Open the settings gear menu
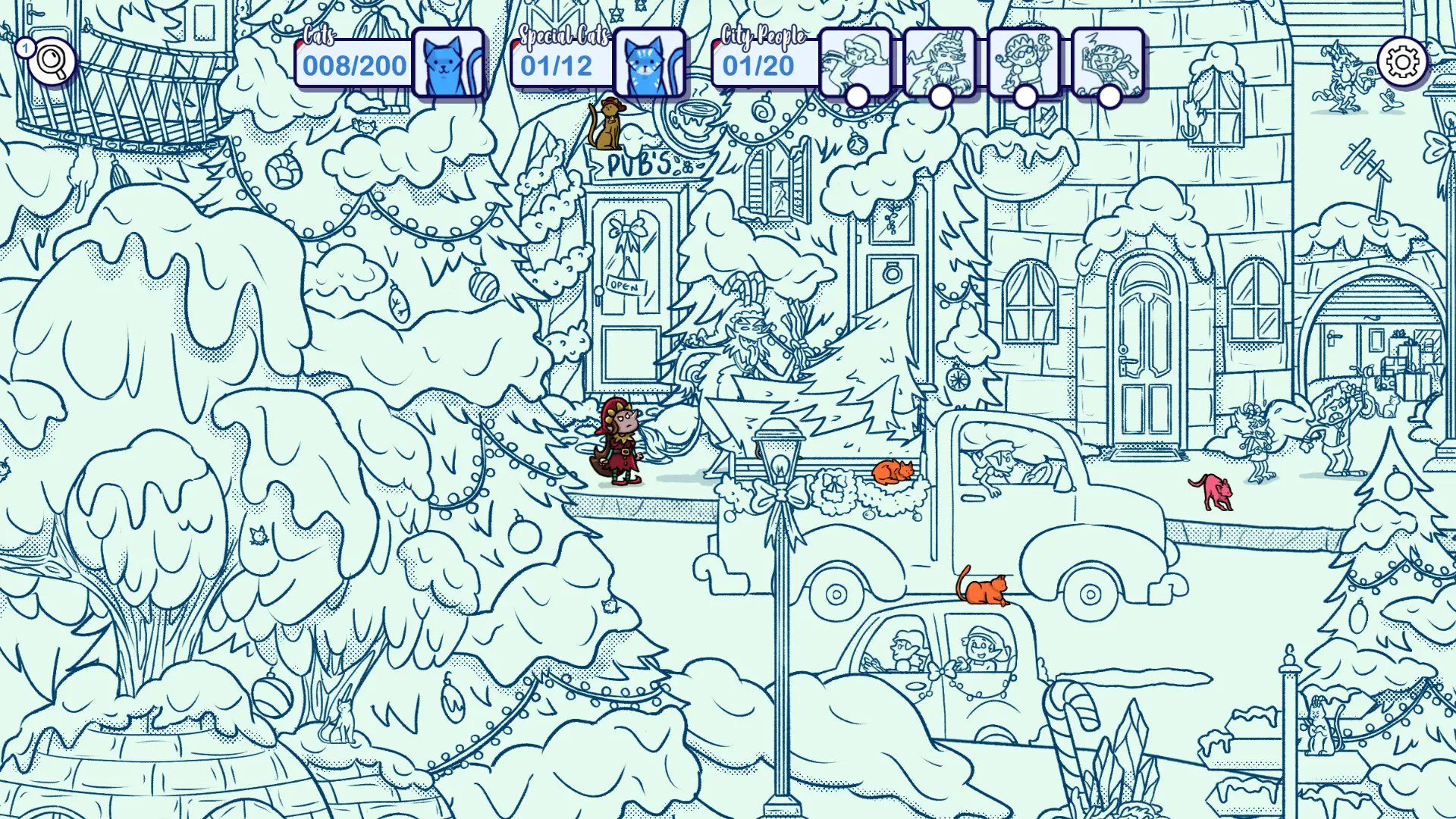Screen dimensions: 1456x819 [x=1404, y=61]
